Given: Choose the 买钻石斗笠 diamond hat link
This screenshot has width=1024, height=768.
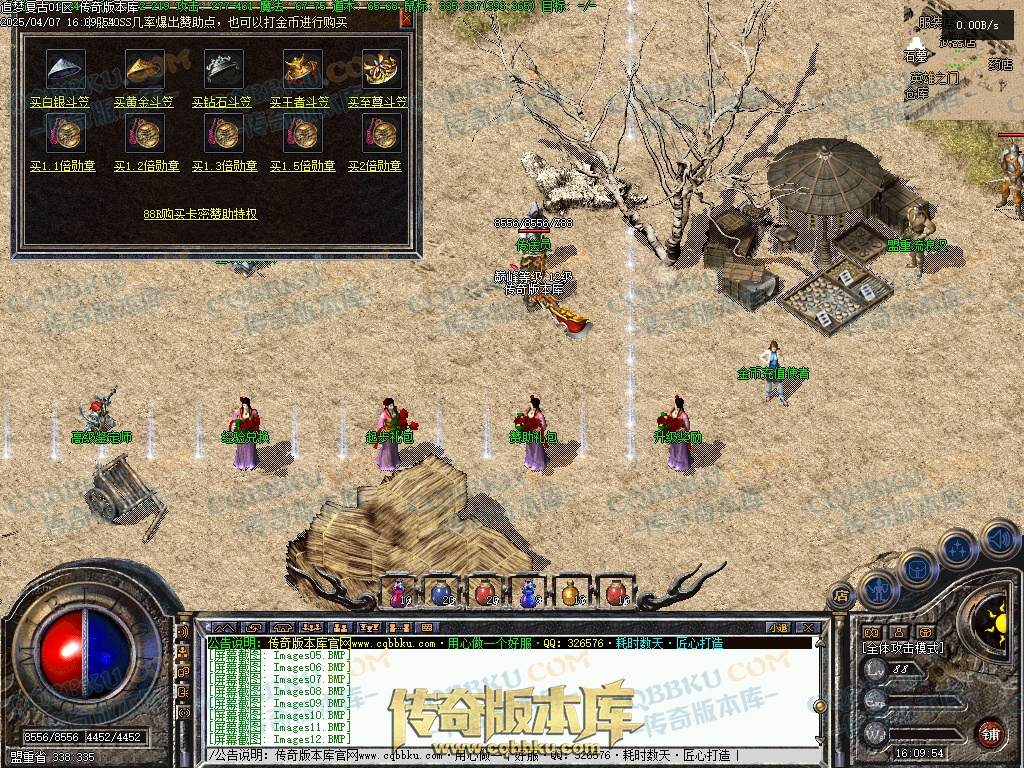Looking at the screenshot, I should tap(224, 102).
